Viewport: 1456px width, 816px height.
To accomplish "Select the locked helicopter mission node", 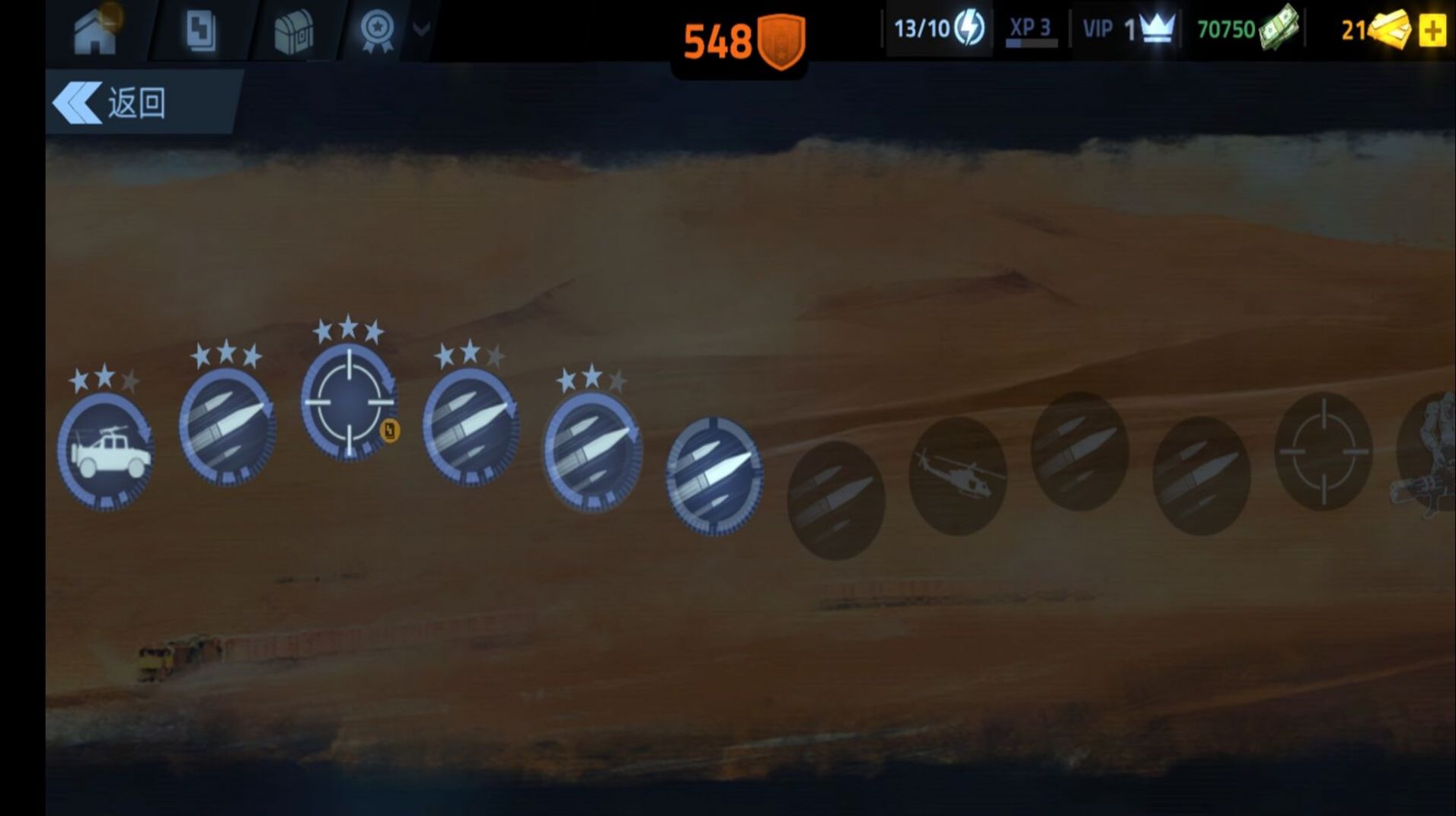I will [957, 476].
